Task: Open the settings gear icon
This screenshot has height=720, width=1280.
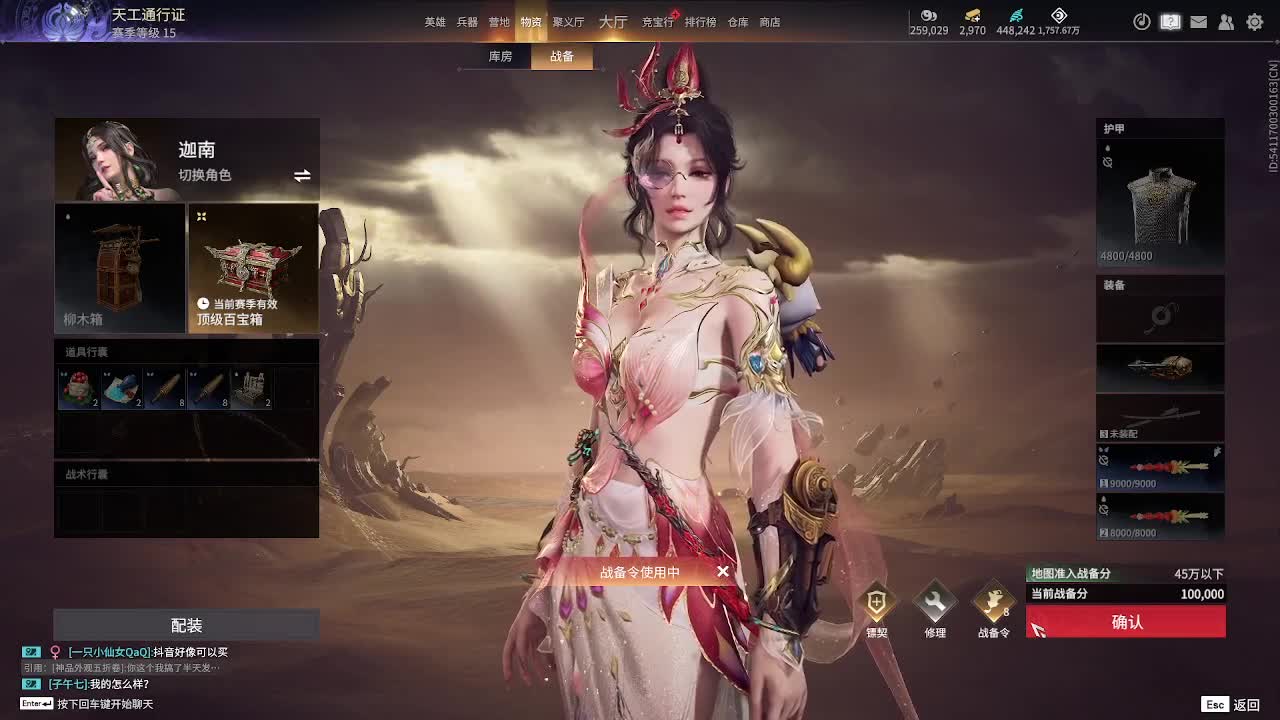Action: coord(1255,22)
